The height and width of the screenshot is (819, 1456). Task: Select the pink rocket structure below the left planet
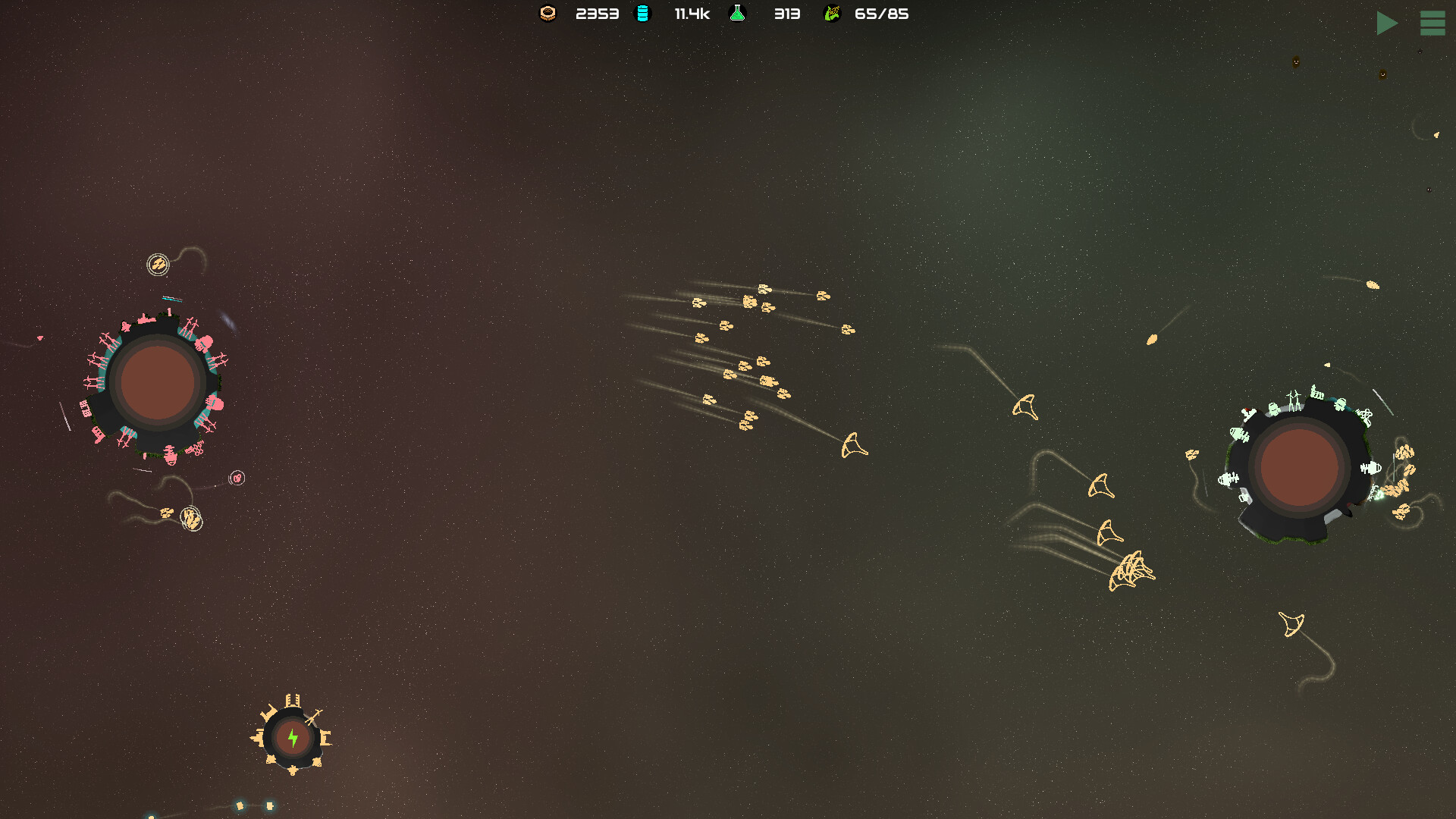pos(170,455)
